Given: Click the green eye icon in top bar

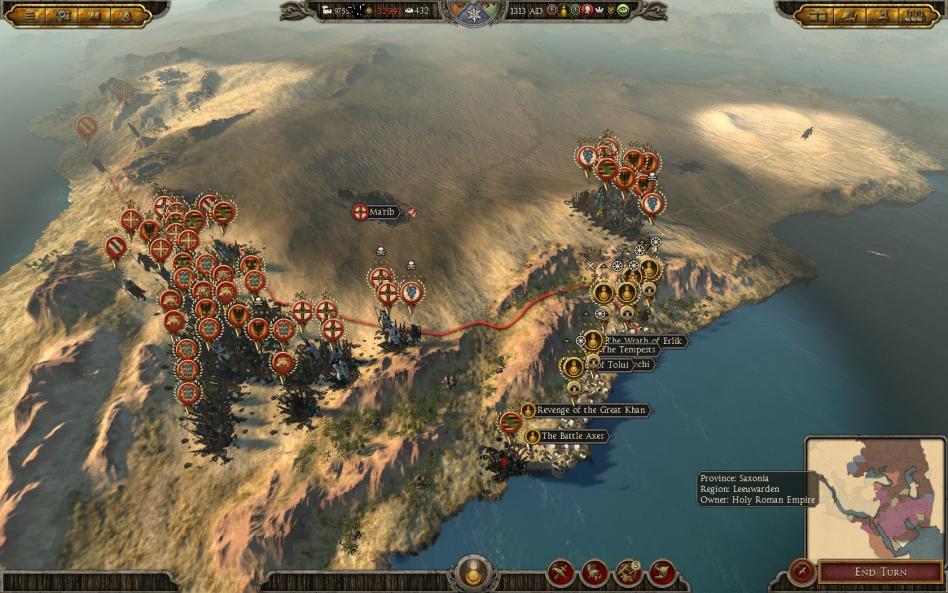Looking at the screenshot, I should pos(622,11).
